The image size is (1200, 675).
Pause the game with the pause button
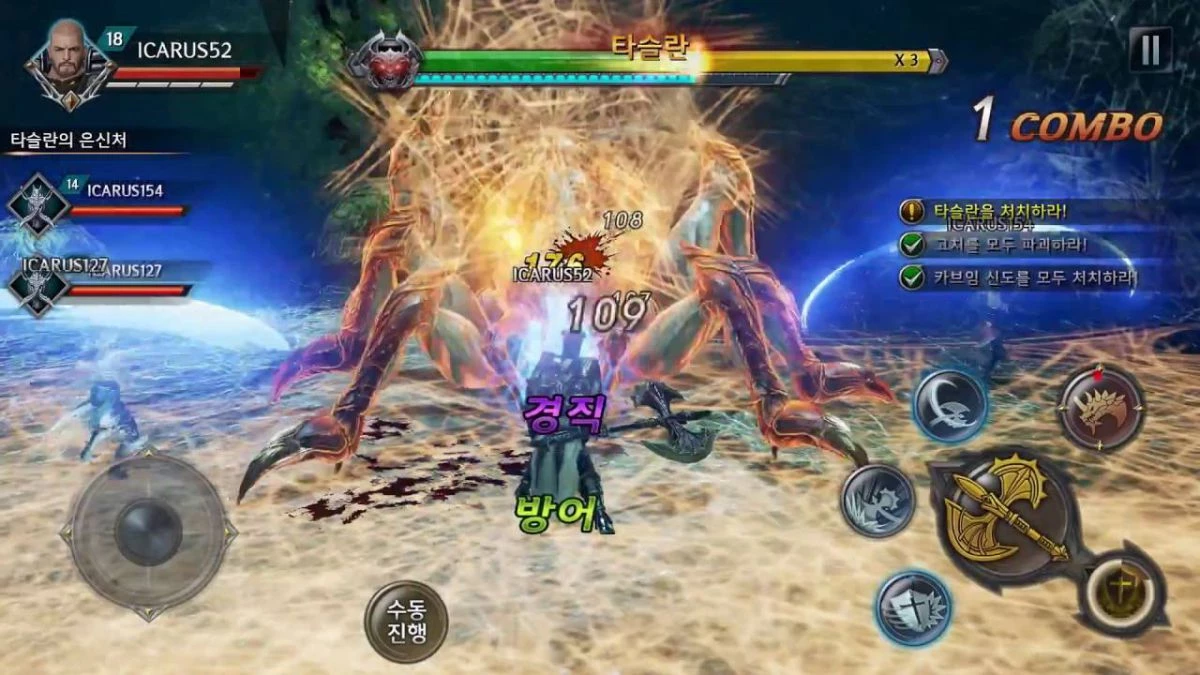pyautogui.click(x=1150, y=49)
